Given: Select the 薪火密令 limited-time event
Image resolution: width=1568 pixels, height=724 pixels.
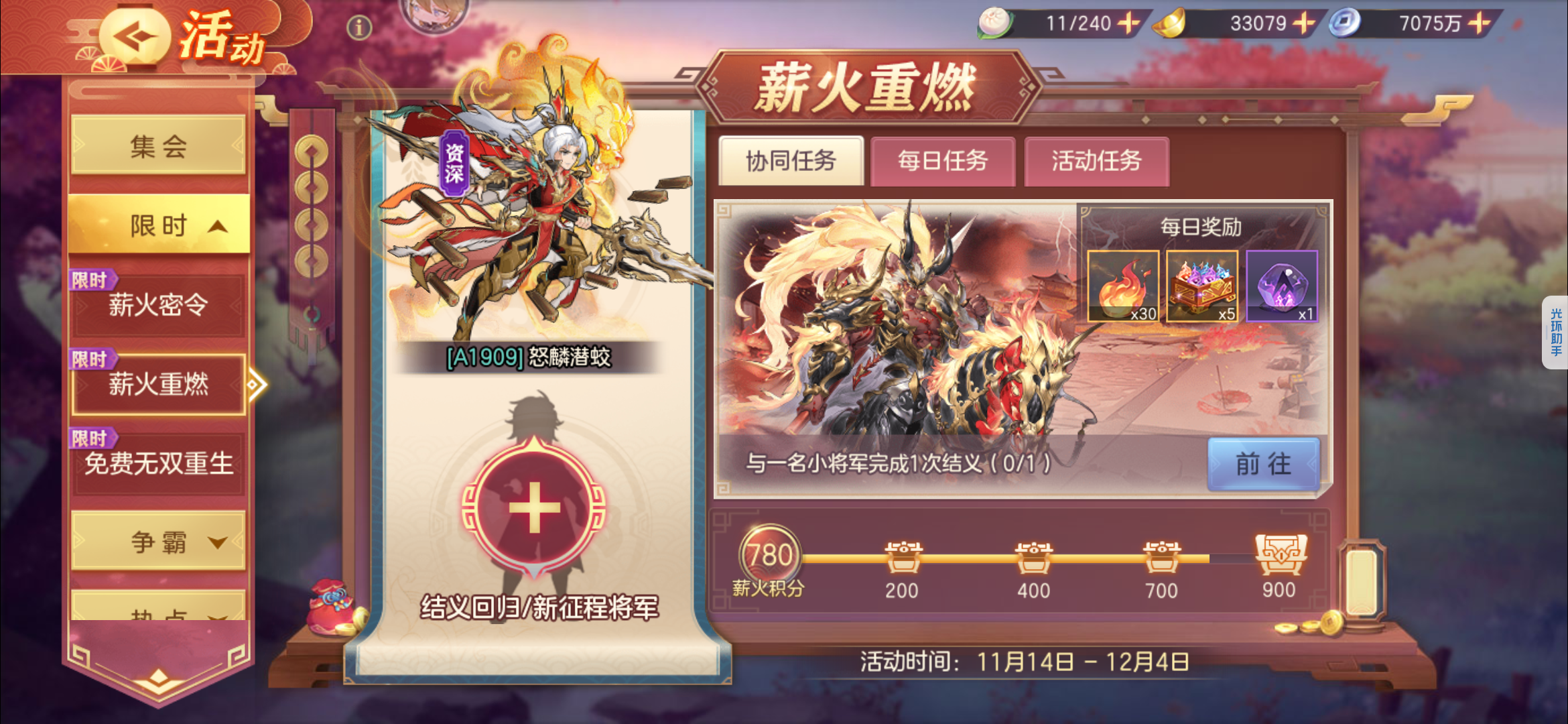Looking at the screenshot, I should [157, 305].
